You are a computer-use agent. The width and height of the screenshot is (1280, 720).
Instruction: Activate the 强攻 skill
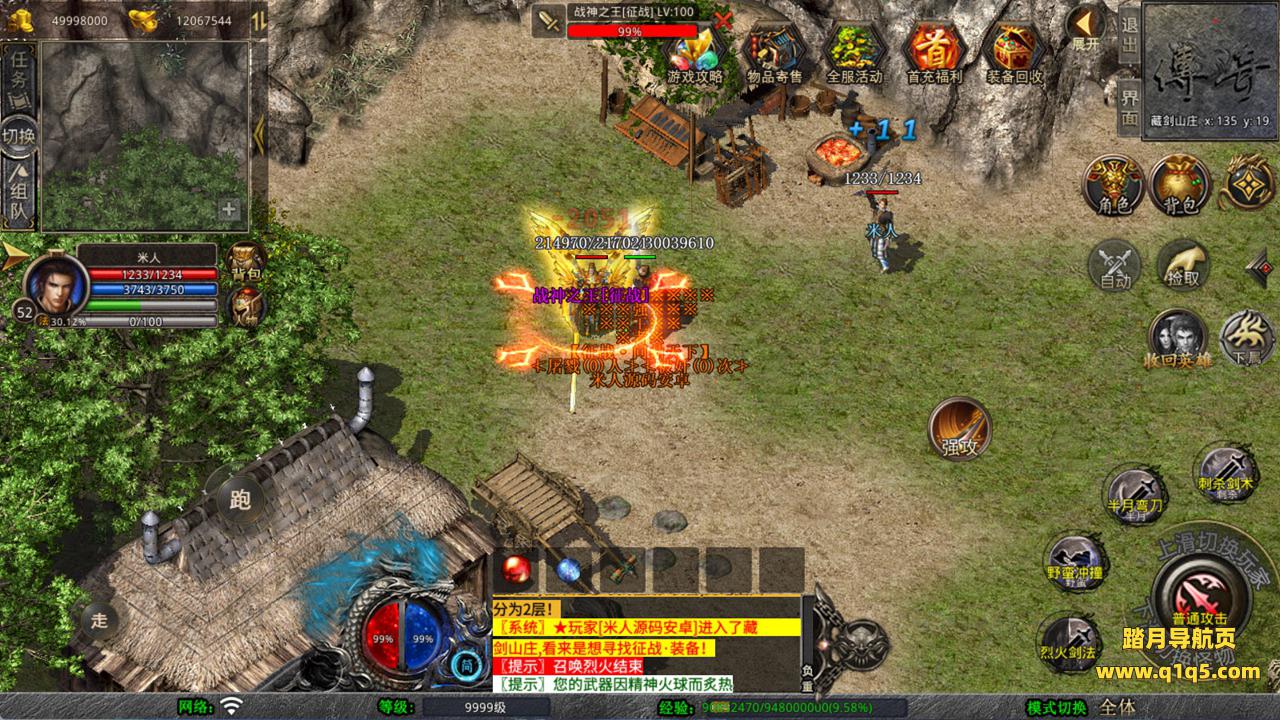tap(960, 429)
